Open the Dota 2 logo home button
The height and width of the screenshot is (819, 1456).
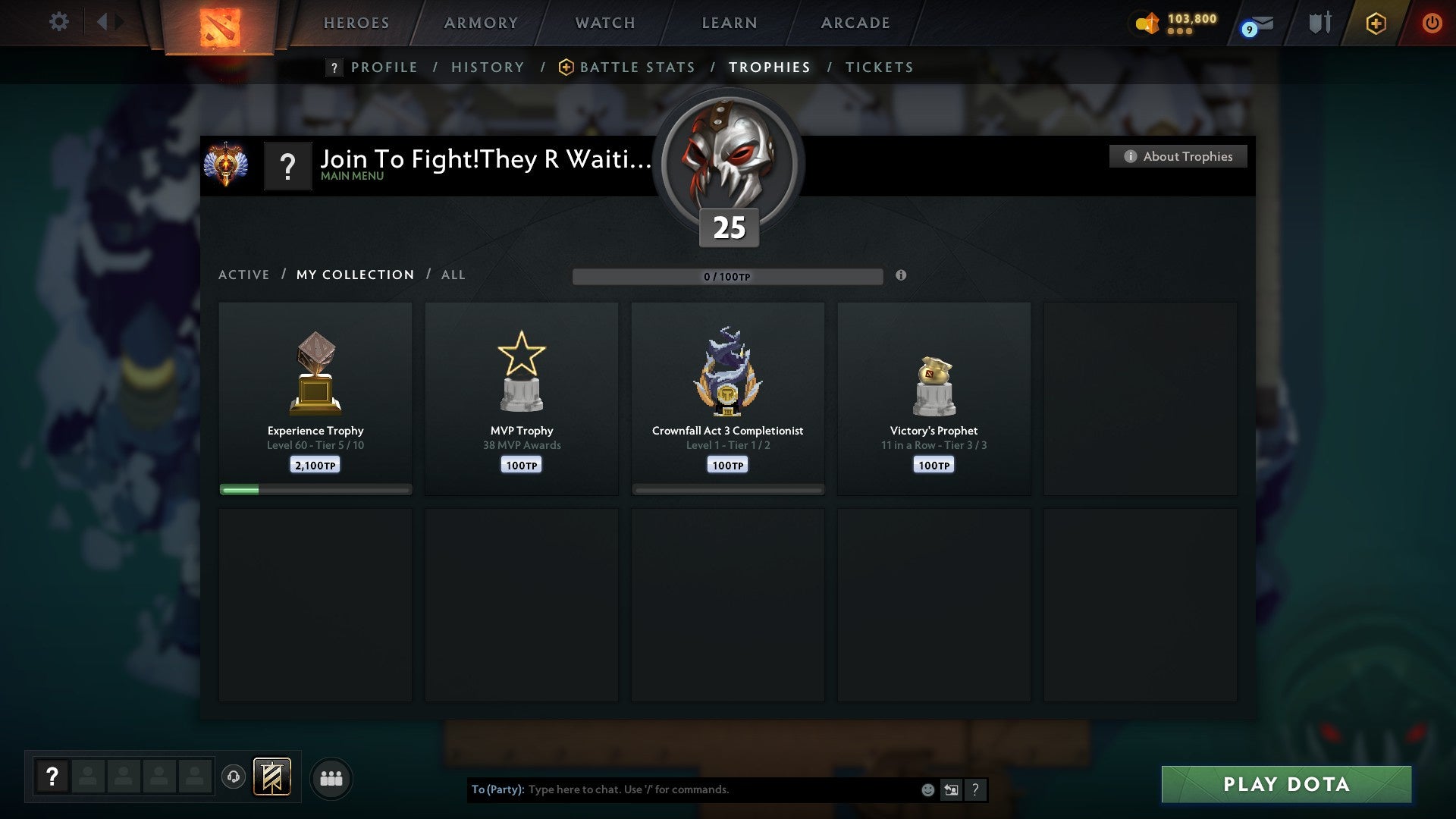(218, 27)
